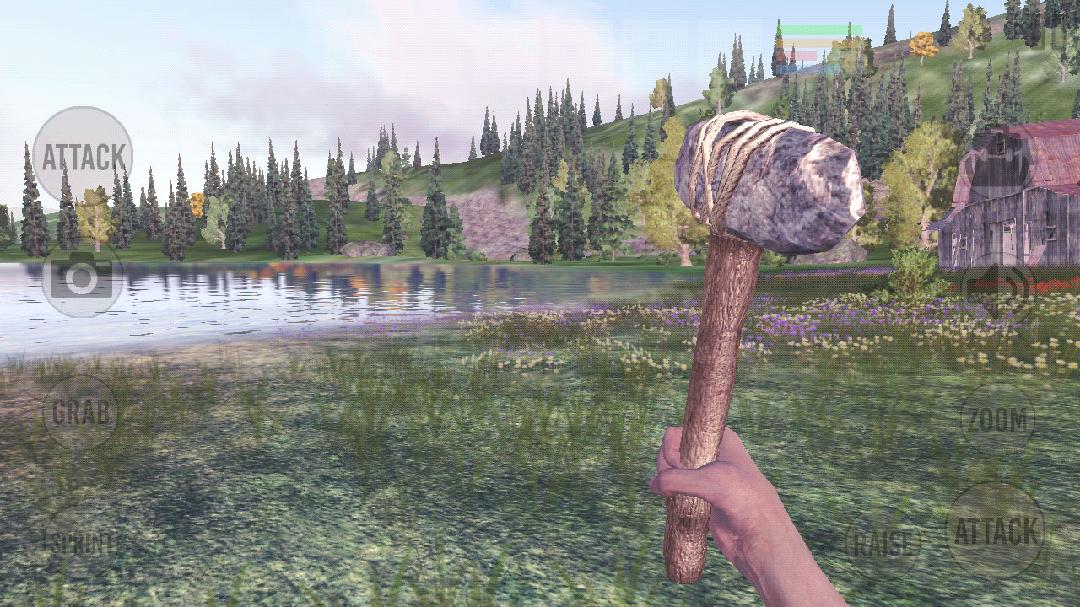Activate the SPRINT button
Viewport: 1080px width, 607px height.
coord(84,543)
